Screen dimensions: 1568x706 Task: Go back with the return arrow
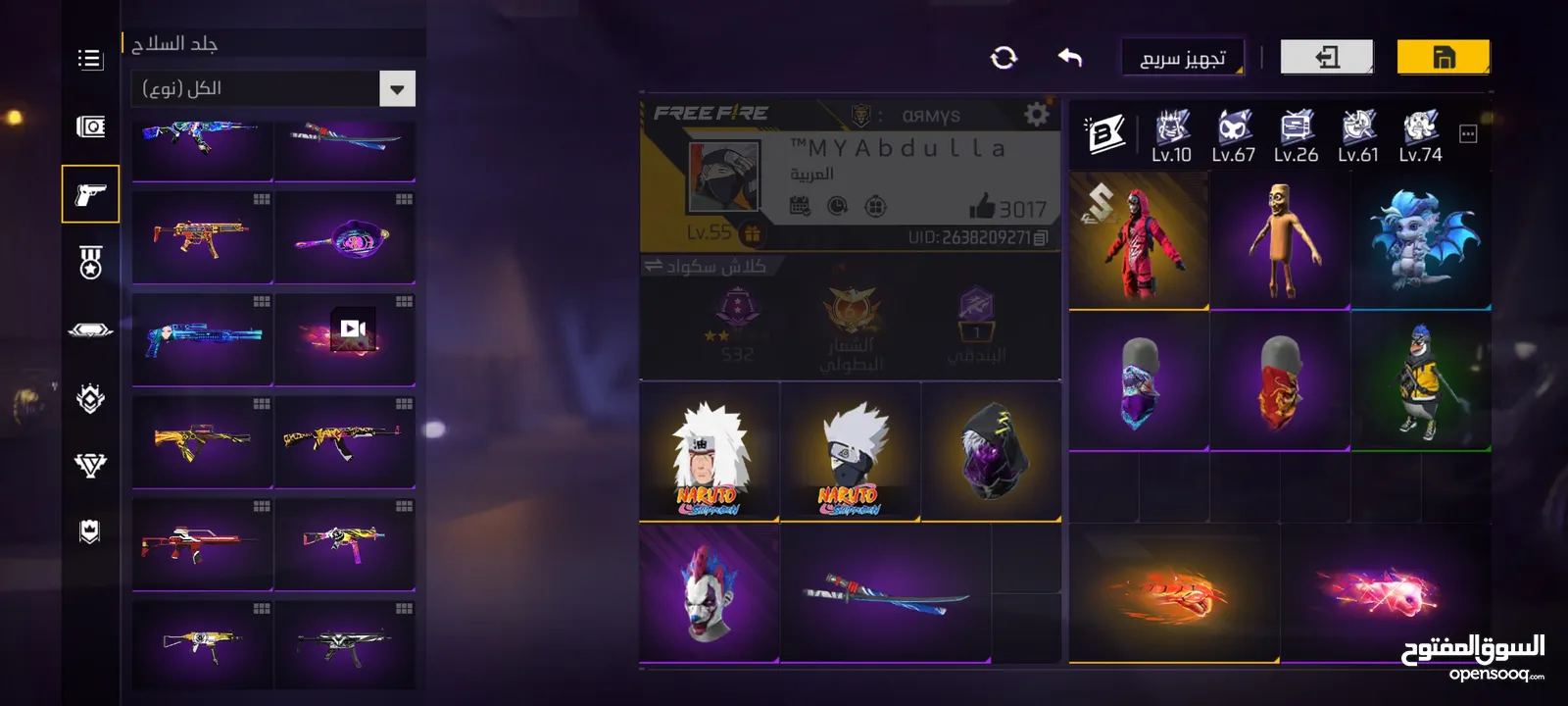(1069, 58)
